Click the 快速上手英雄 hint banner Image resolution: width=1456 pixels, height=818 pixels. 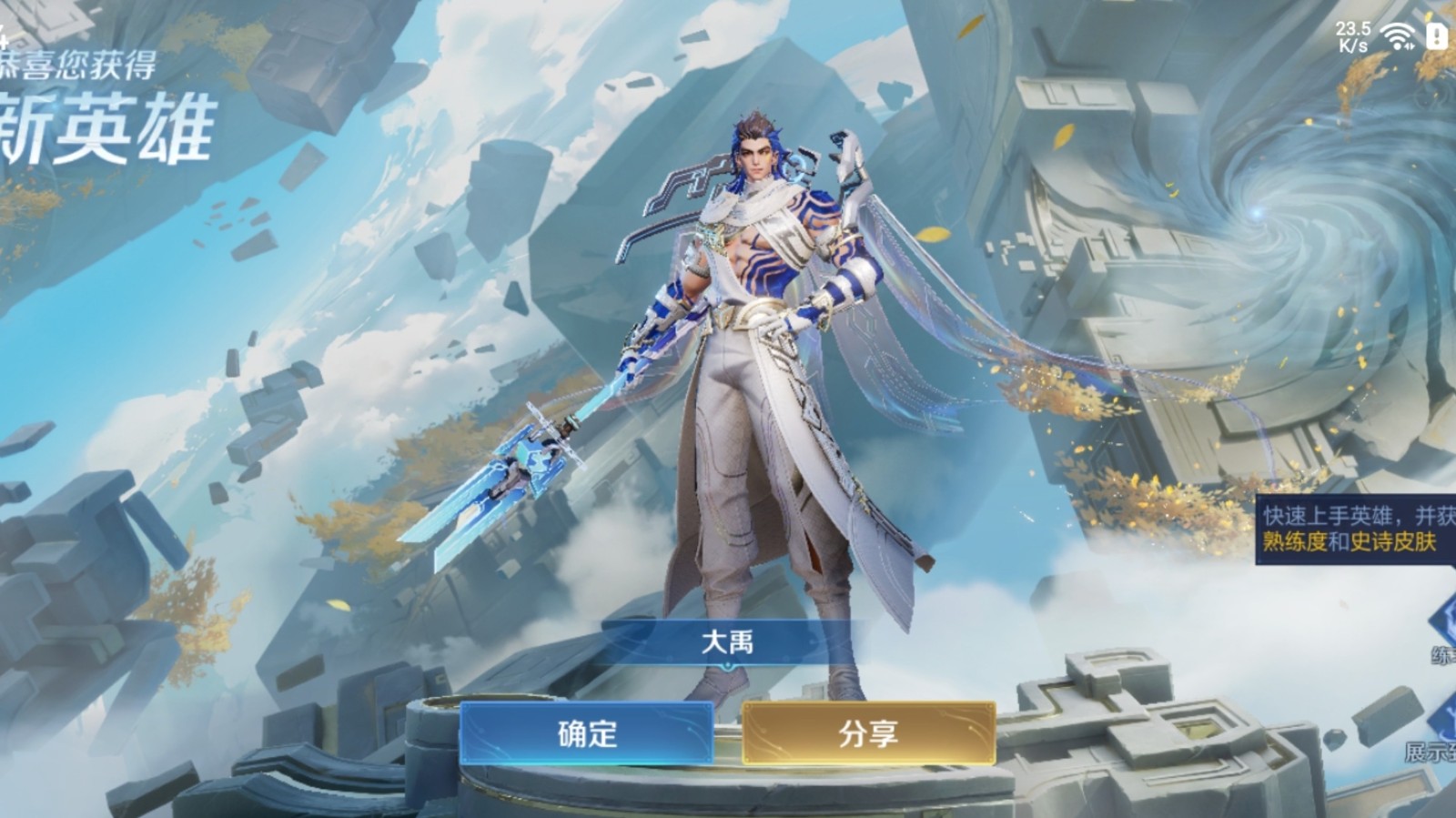pyautogui.click(x=1351, y=514)
